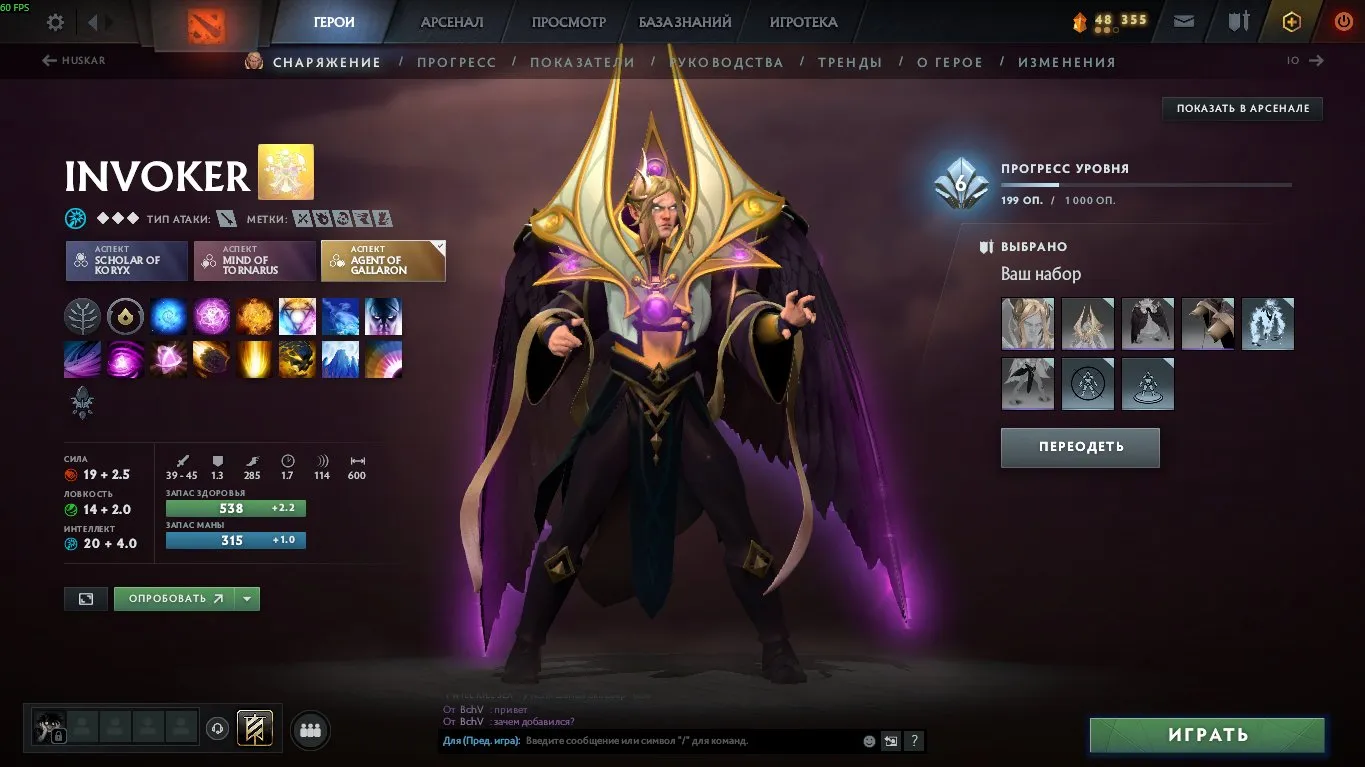1365x767 pixels.
Task: Open the Mind of Tornarus aspect option
Action: 256,261
